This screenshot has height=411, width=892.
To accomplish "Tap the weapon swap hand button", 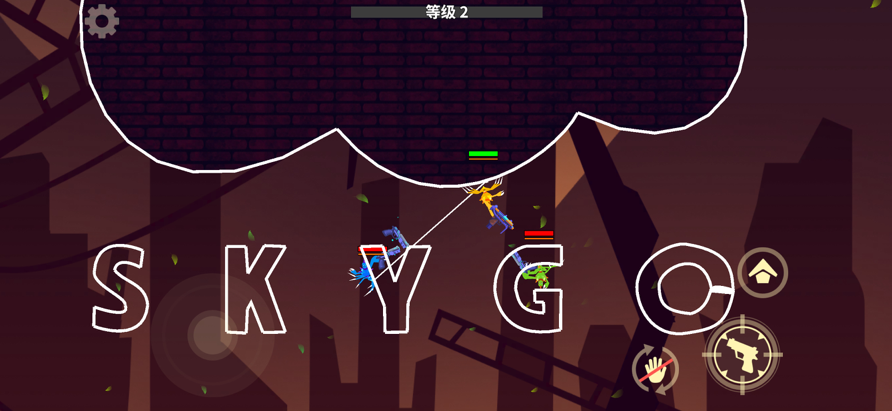I will [x=655, y=371].
